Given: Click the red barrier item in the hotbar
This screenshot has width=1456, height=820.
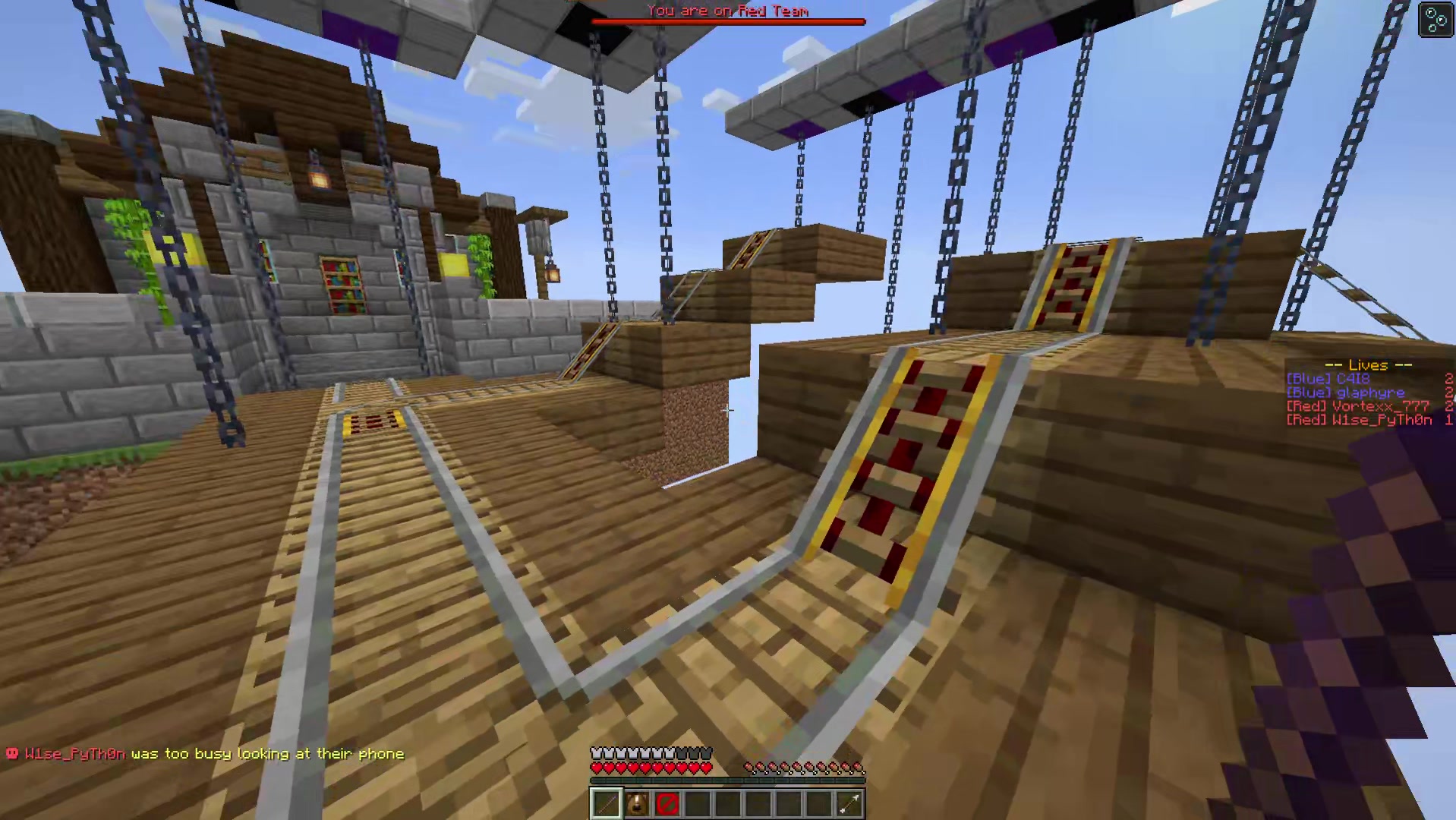Looking at the screenshot, I should coord(667,803).
